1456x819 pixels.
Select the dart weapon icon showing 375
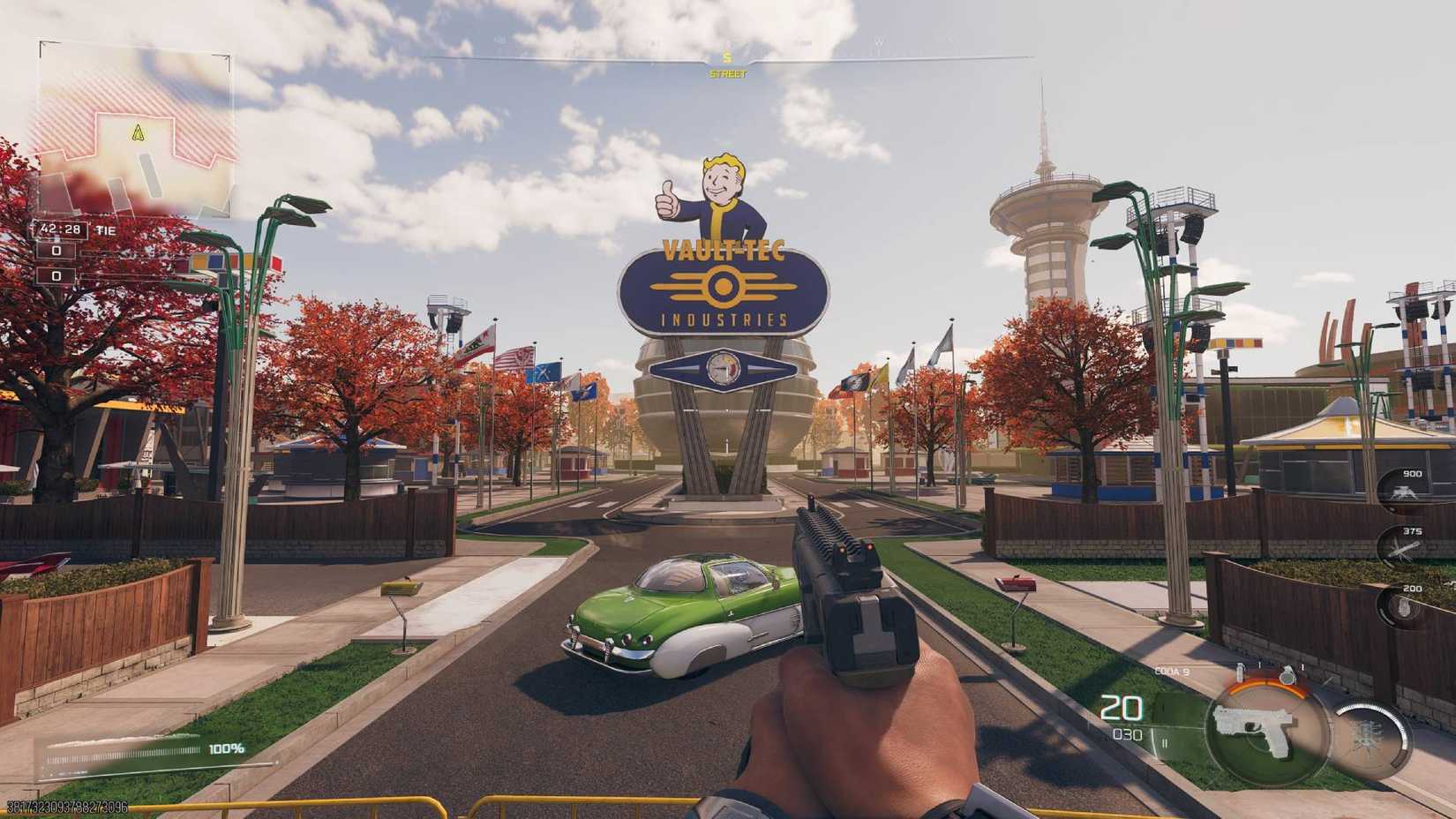click(1403, 547)
